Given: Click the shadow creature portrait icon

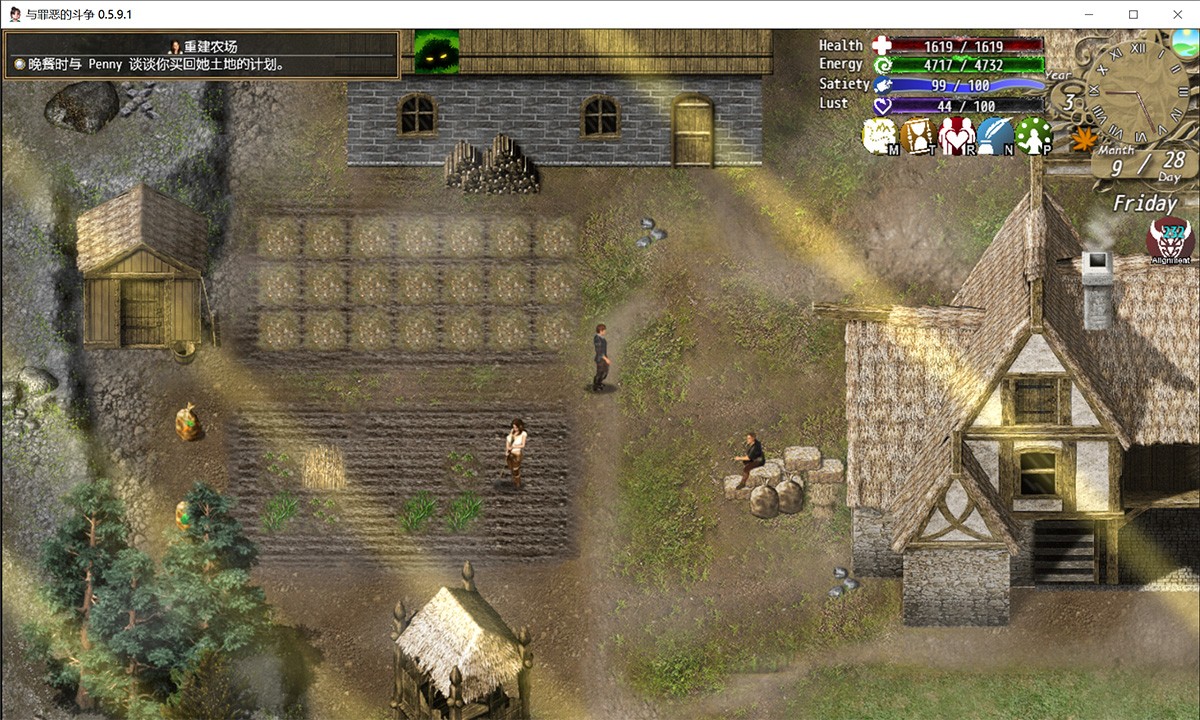Looking at the screenshot, I should [x=437, y=53].
